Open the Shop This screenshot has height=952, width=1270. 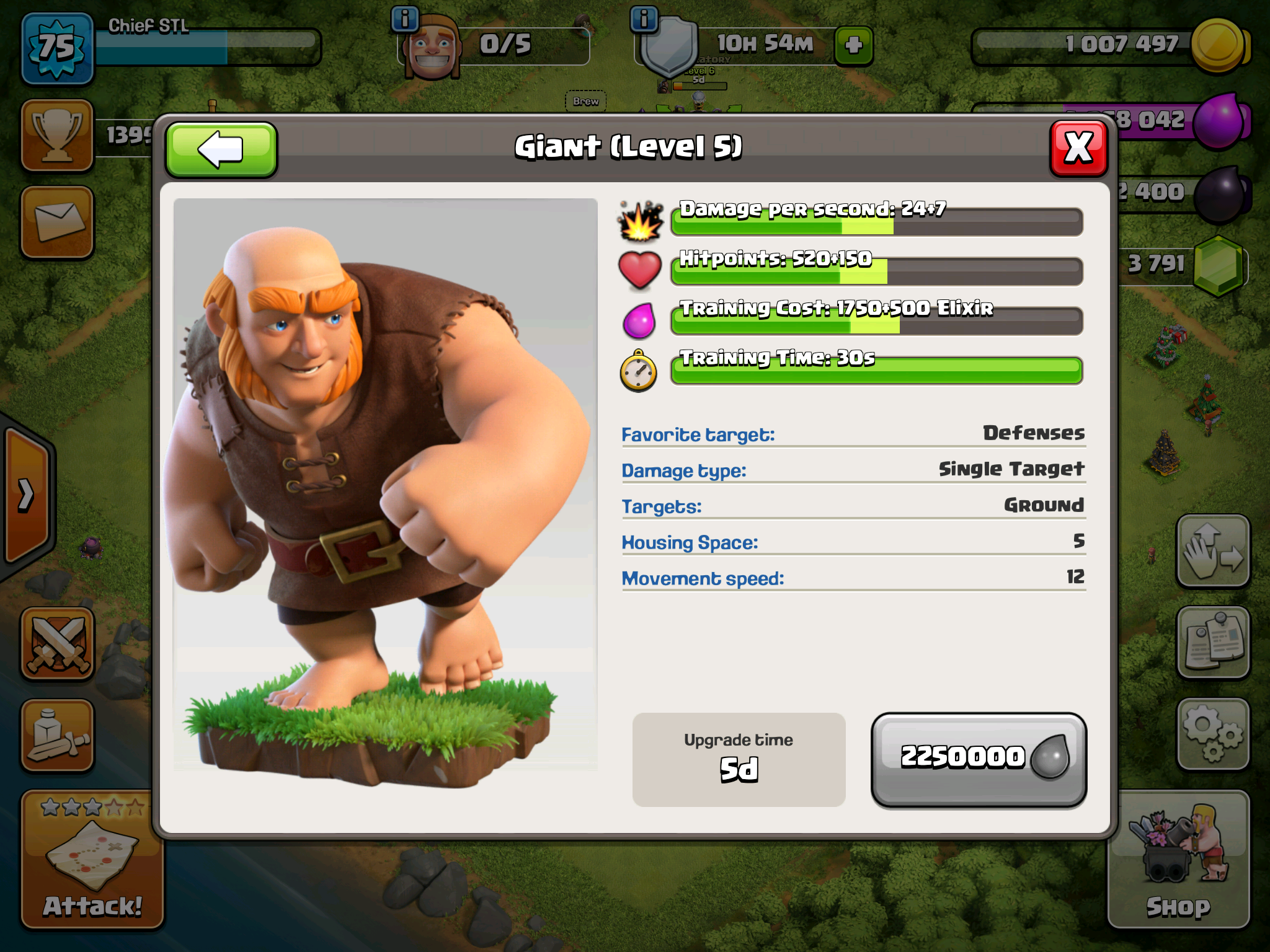1178,859
